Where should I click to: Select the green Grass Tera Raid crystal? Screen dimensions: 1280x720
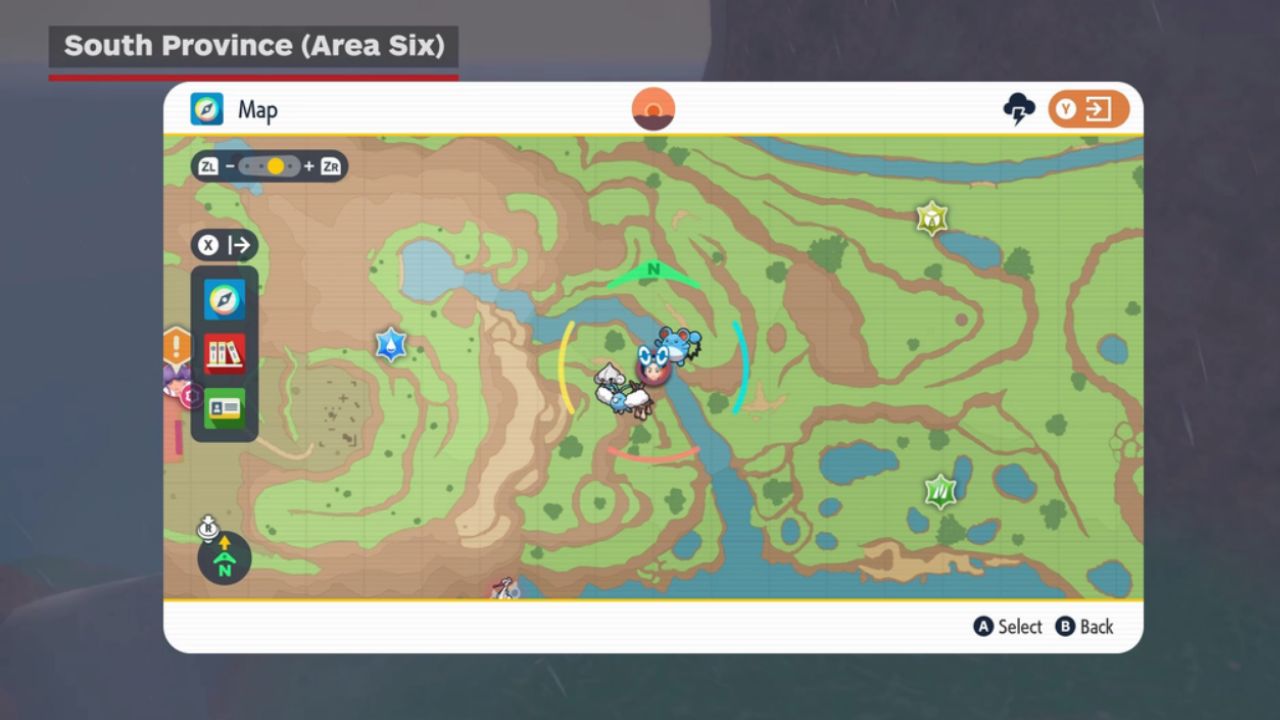pos(940,491)
